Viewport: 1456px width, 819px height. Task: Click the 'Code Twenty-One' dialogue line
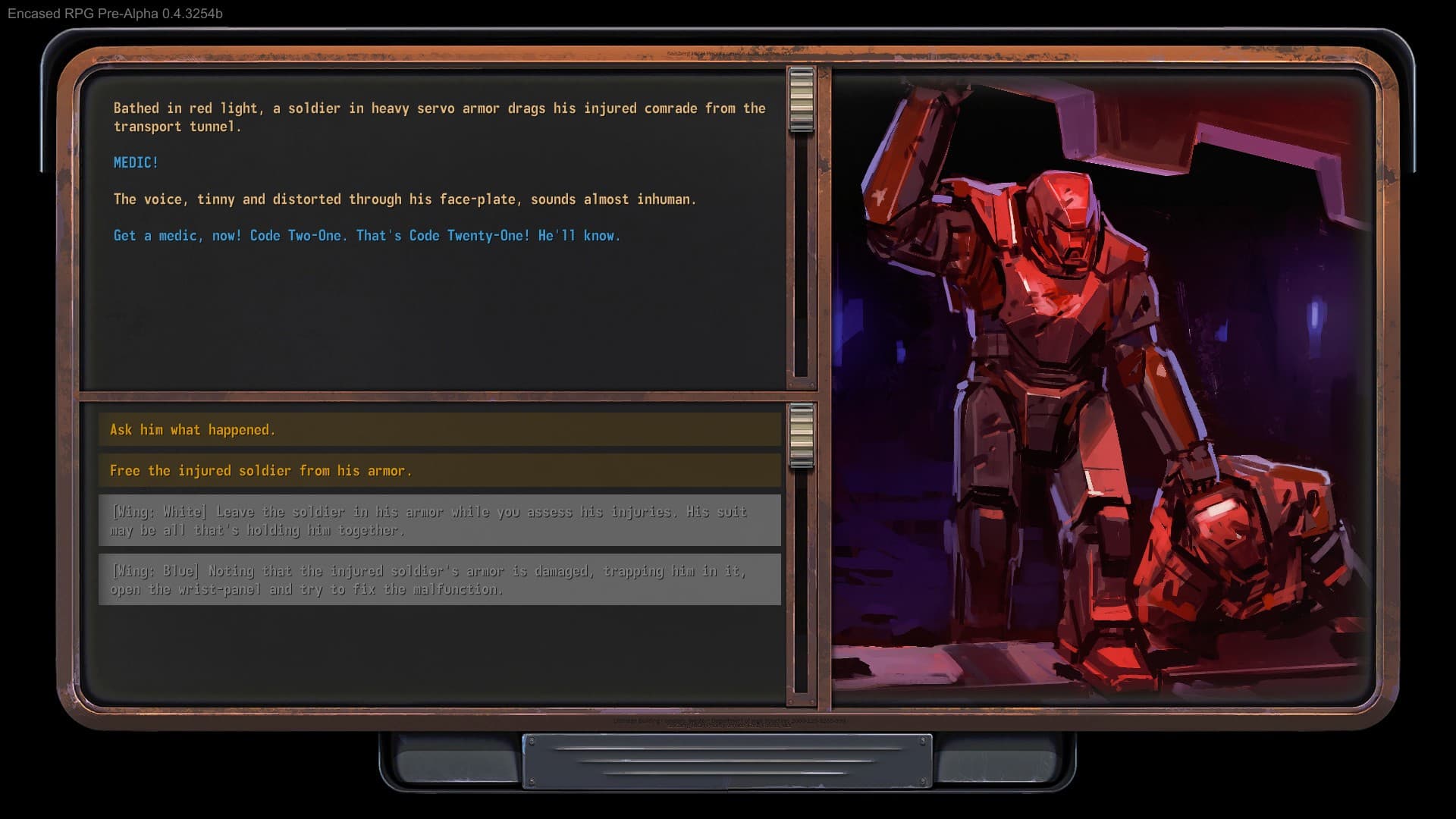point(366,235)
